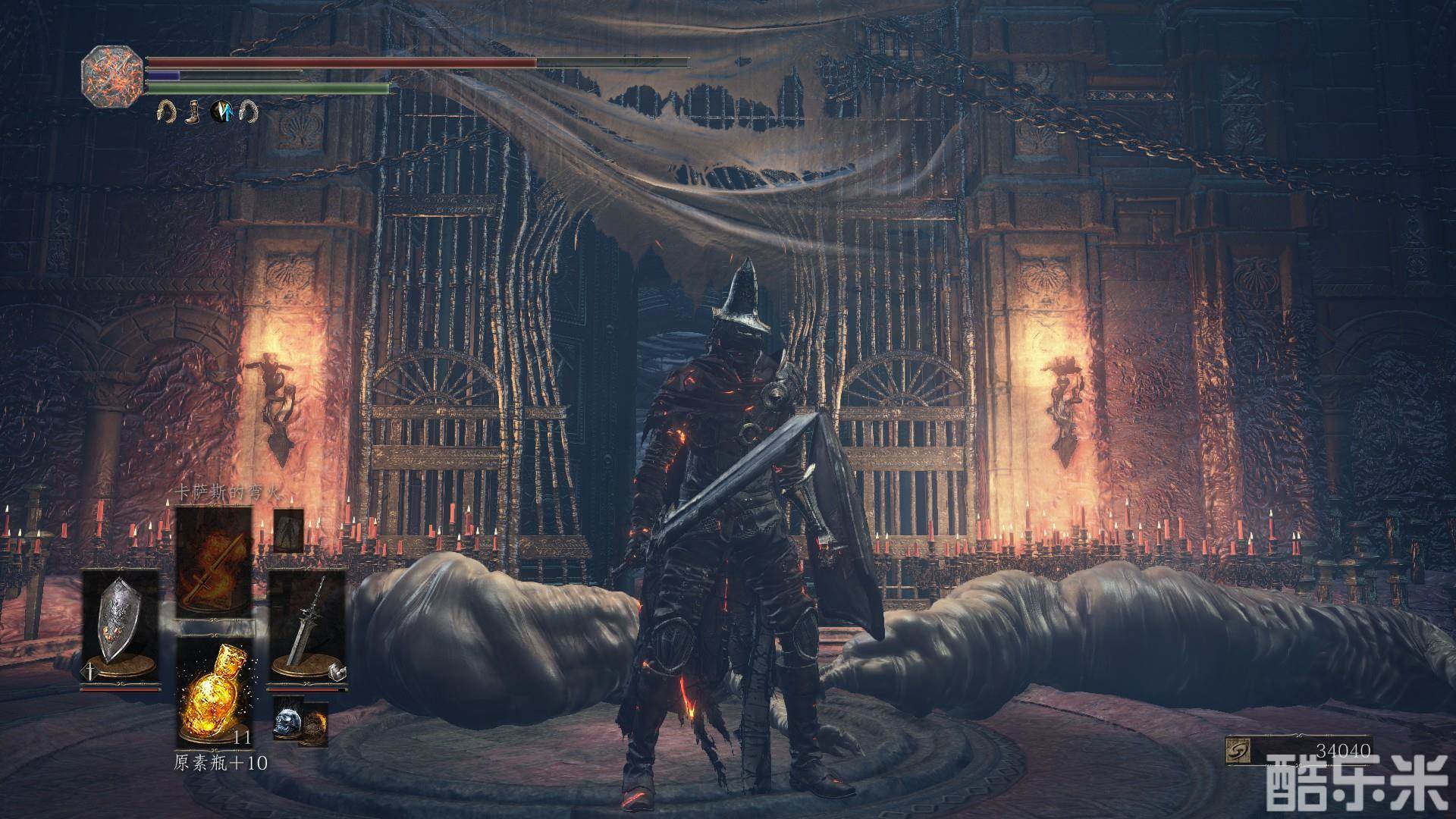Click the armored fist icon on weapon slot
This screenshot has height=819, width=1456.
point(338,671)
